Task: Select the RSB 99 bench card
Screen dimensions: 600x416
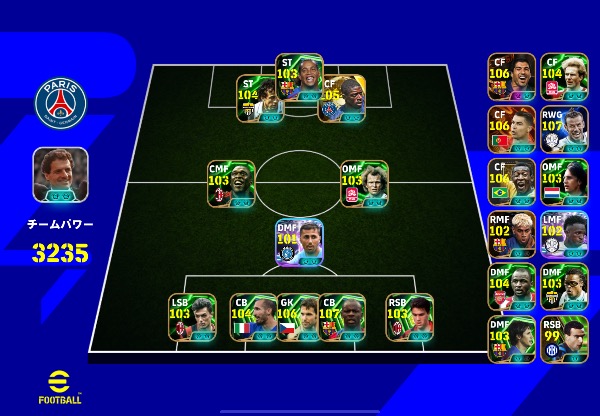Action: pyautogui.click(x=564, y=340)
